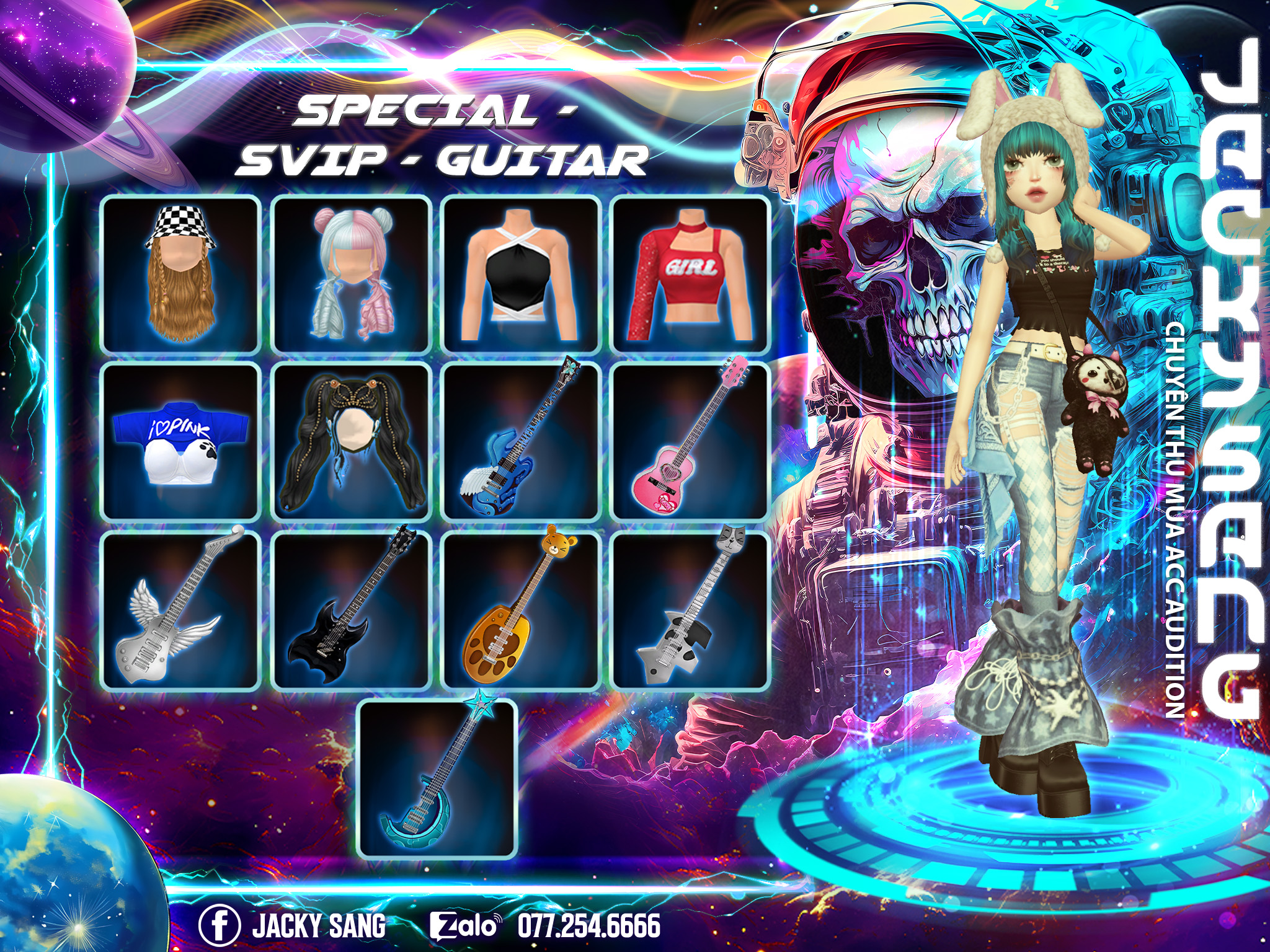Select the bear-head paw print guitar

[x=521, y=610]
